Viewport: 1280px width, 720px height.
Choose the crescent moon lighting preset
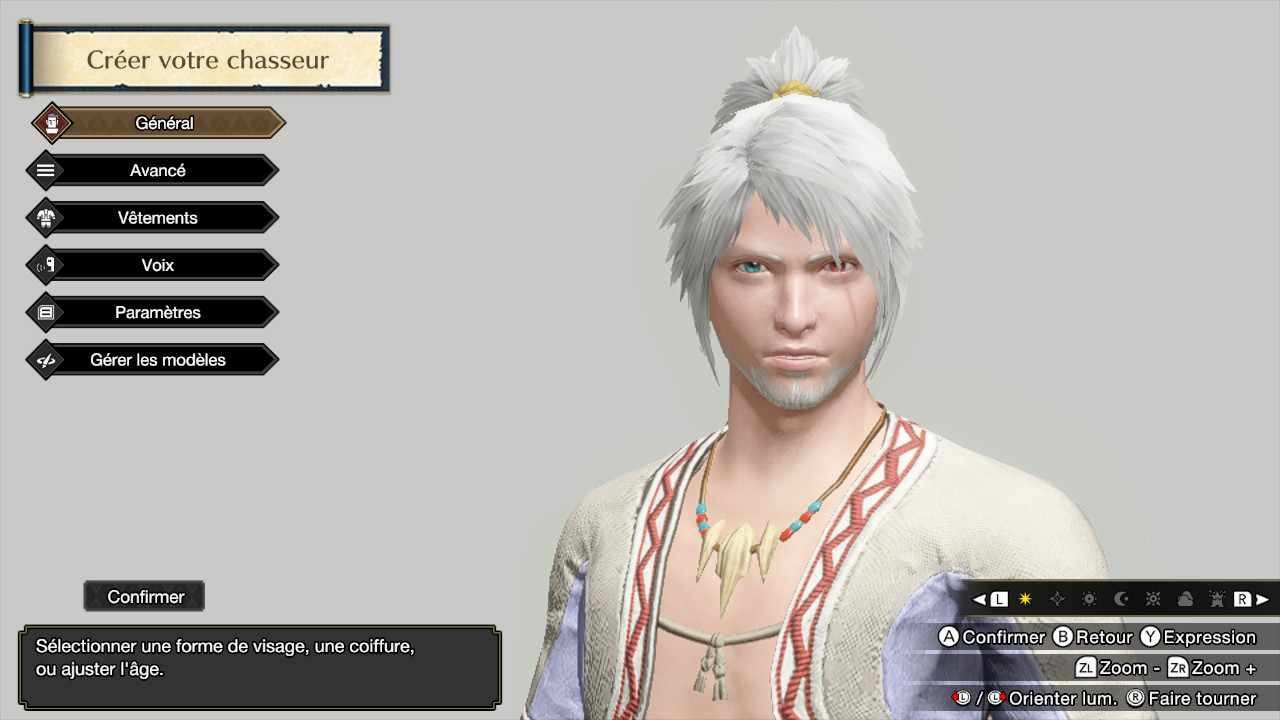[x=1121, y=599]
